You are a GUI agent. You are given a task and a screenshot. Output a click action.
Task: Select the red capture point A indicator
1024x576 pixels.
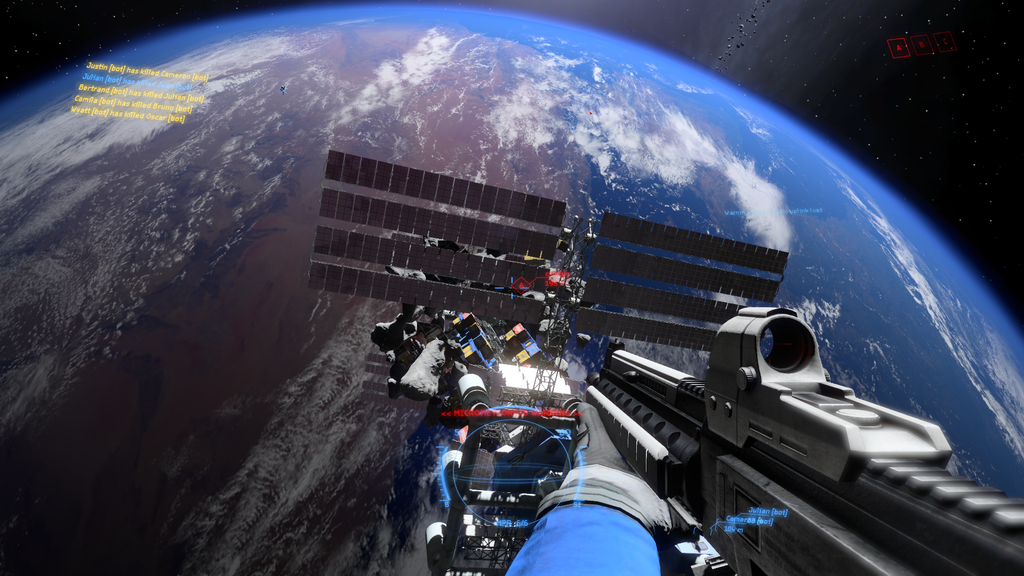898,47
